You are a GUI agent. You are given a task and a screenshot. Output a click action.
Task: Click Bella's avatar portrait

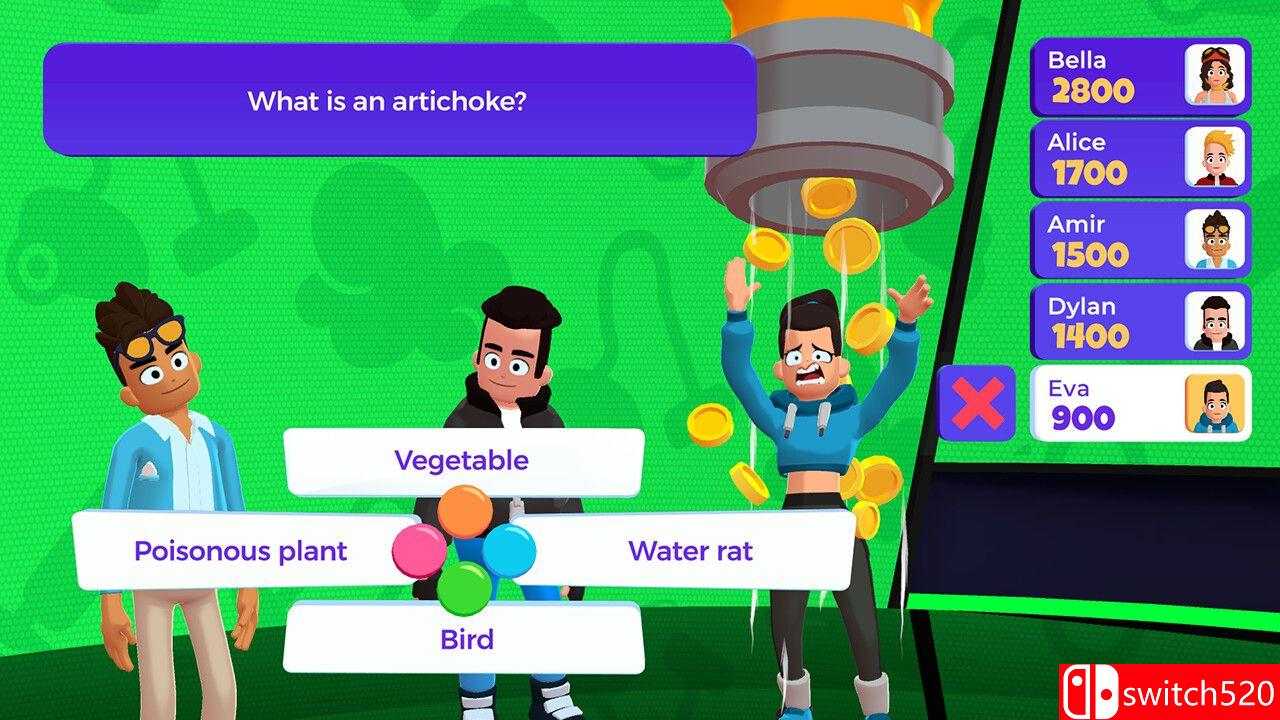pos(1216,74)
